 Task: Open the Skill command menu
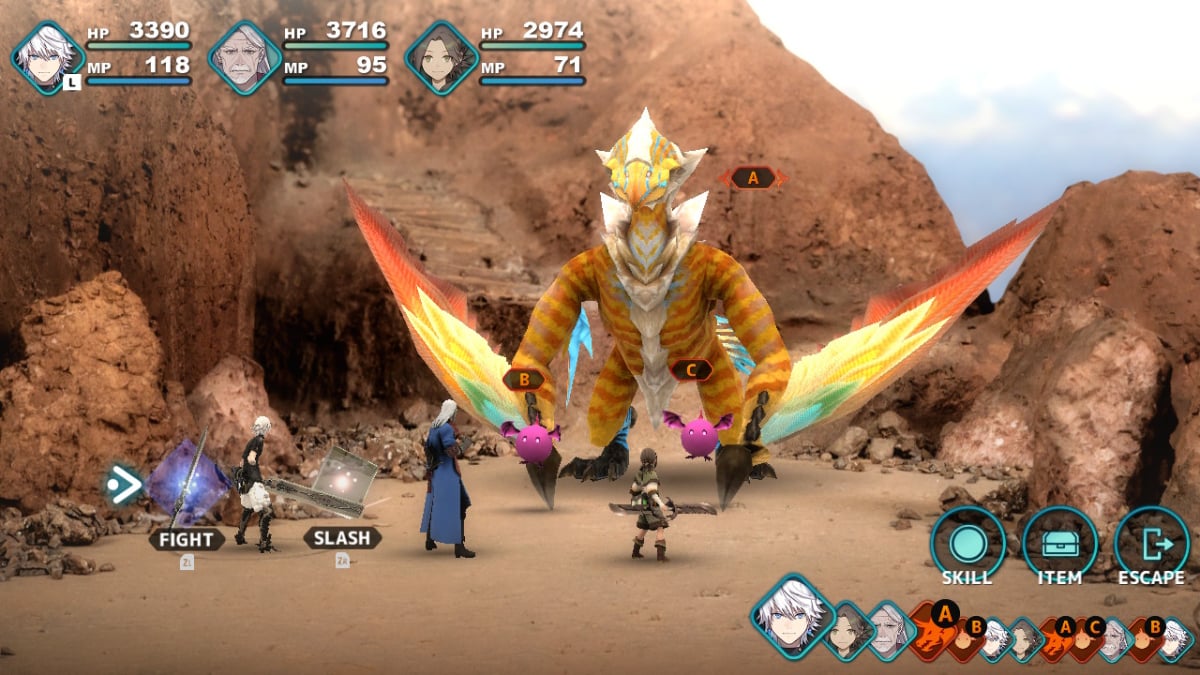[x=967, y=544]
